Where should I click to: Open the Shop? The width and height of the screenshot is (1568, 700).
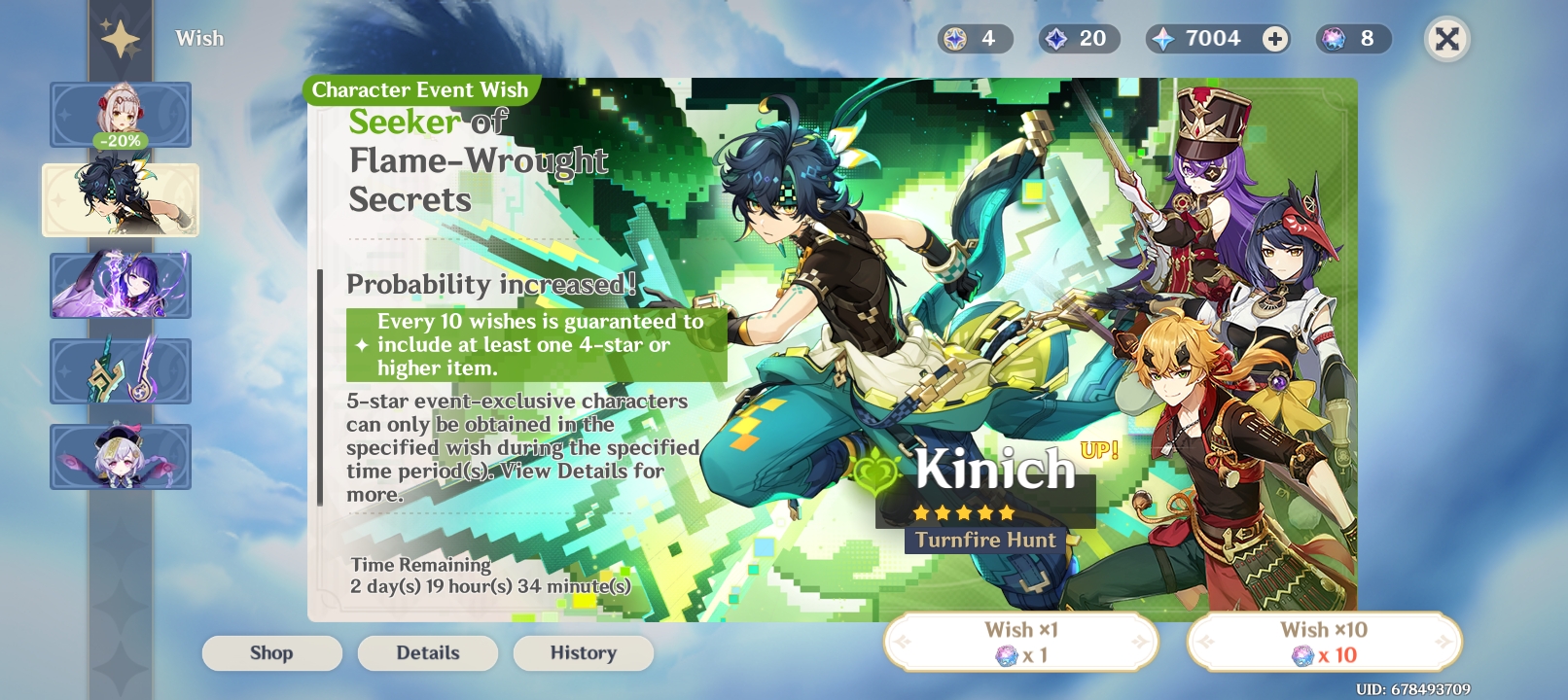click(271, 652)
